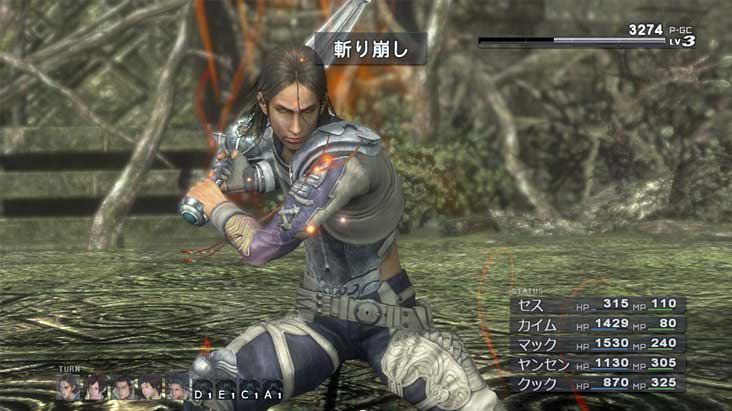Select ヤンセン's status row

tap(597, 364)
